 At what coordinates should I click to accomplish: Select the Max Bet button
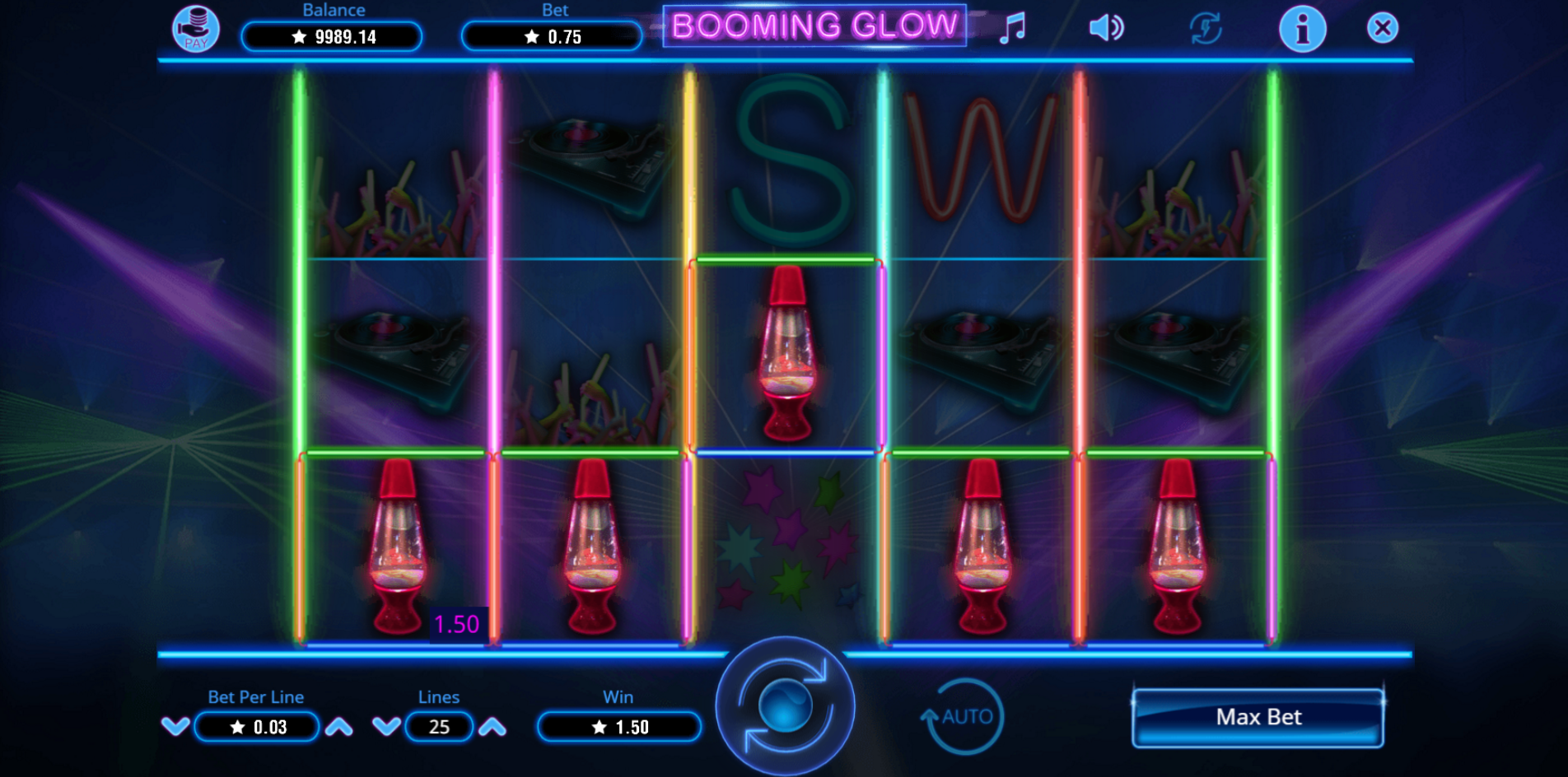click(1258, 717)
